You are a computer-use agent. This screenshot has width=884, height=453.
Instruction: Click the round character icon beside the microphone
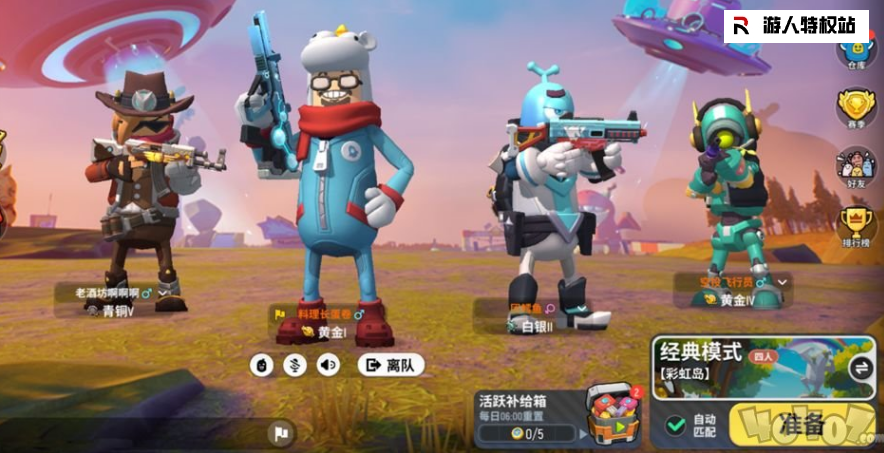coord(262,365)
